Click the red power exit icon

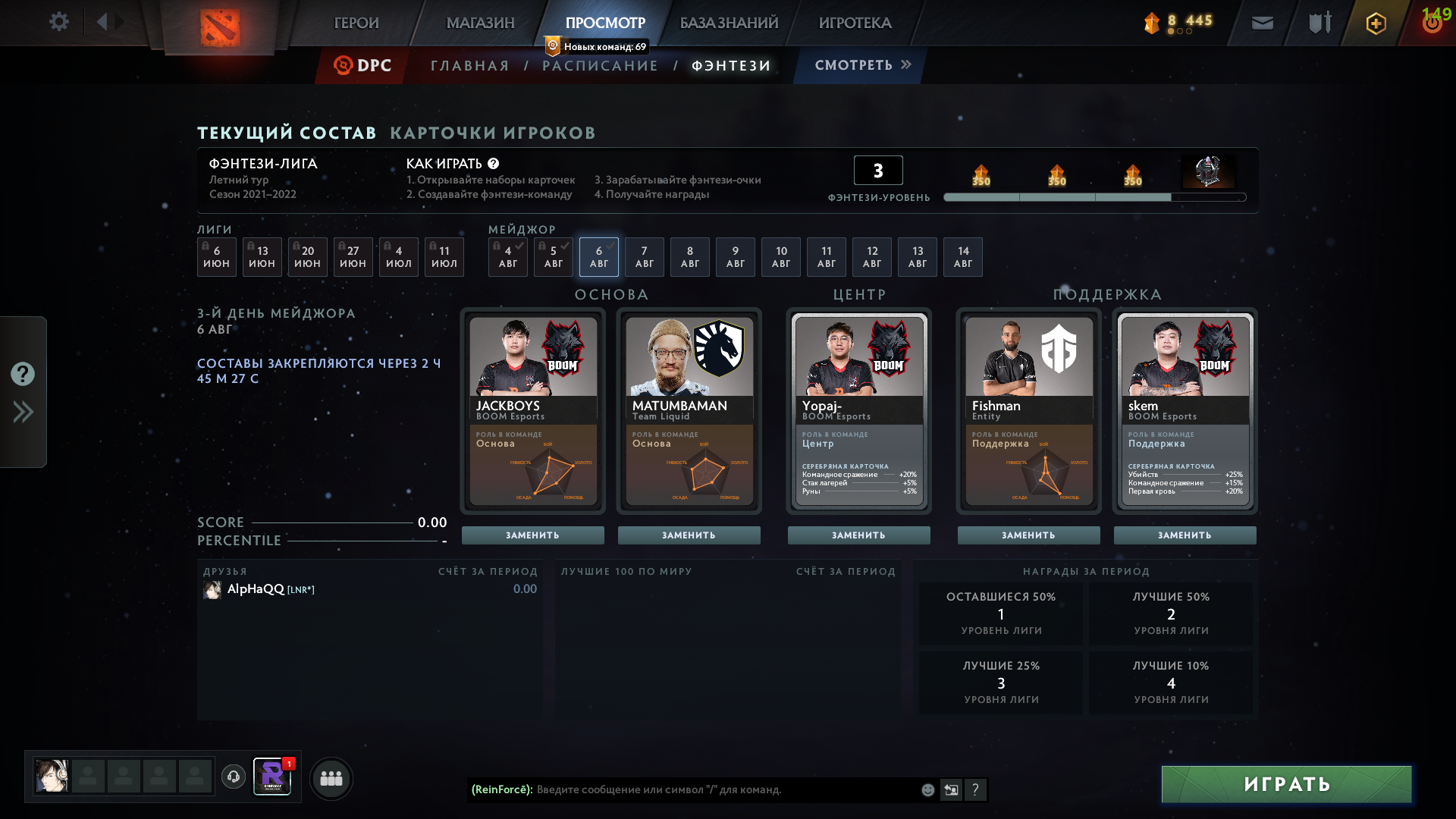[x=1432, y=23]
